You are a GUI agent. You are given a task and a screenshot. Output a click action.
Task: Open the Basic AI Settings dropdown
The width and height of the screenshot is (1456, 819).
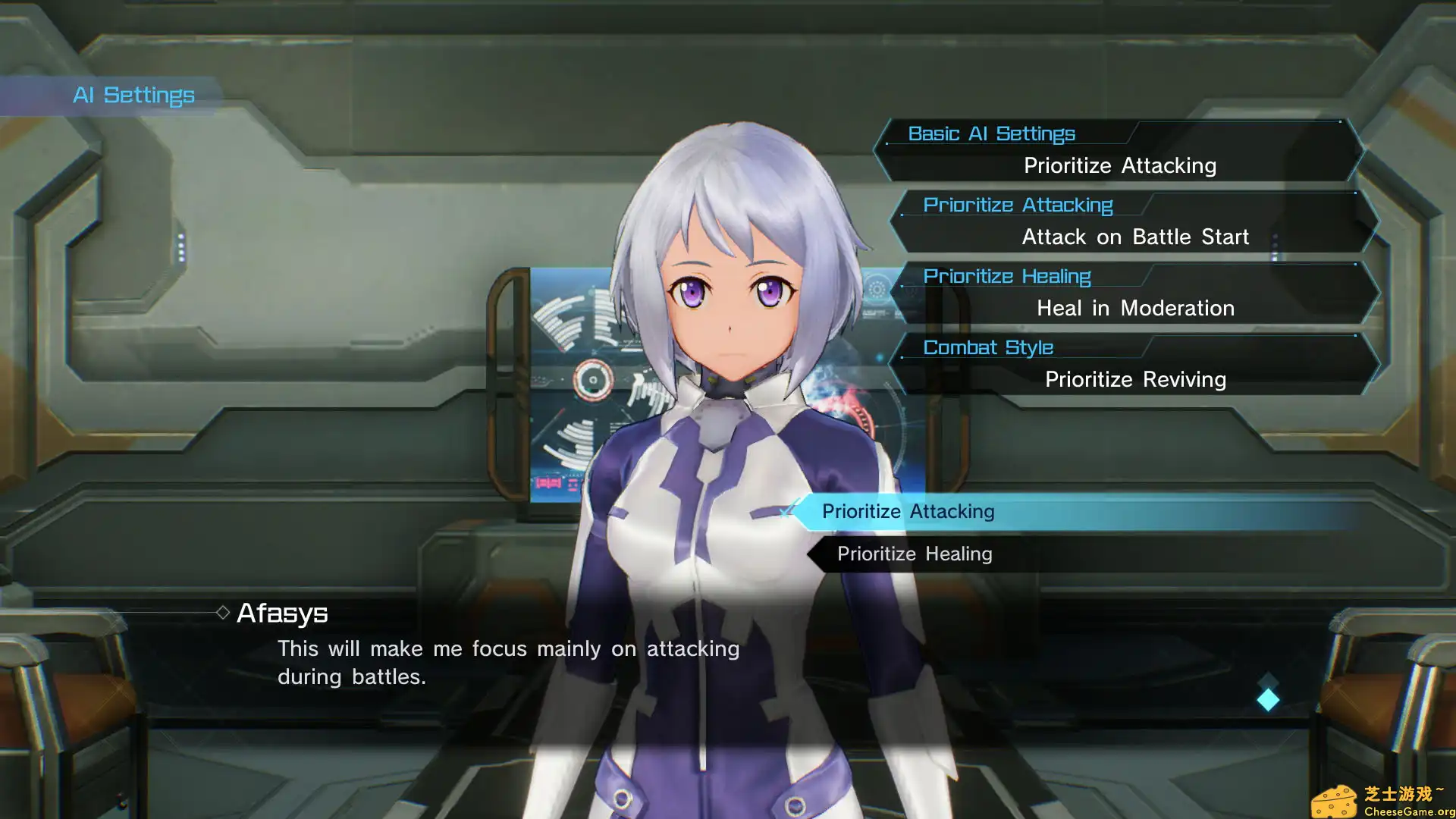[x=992, y=133]
